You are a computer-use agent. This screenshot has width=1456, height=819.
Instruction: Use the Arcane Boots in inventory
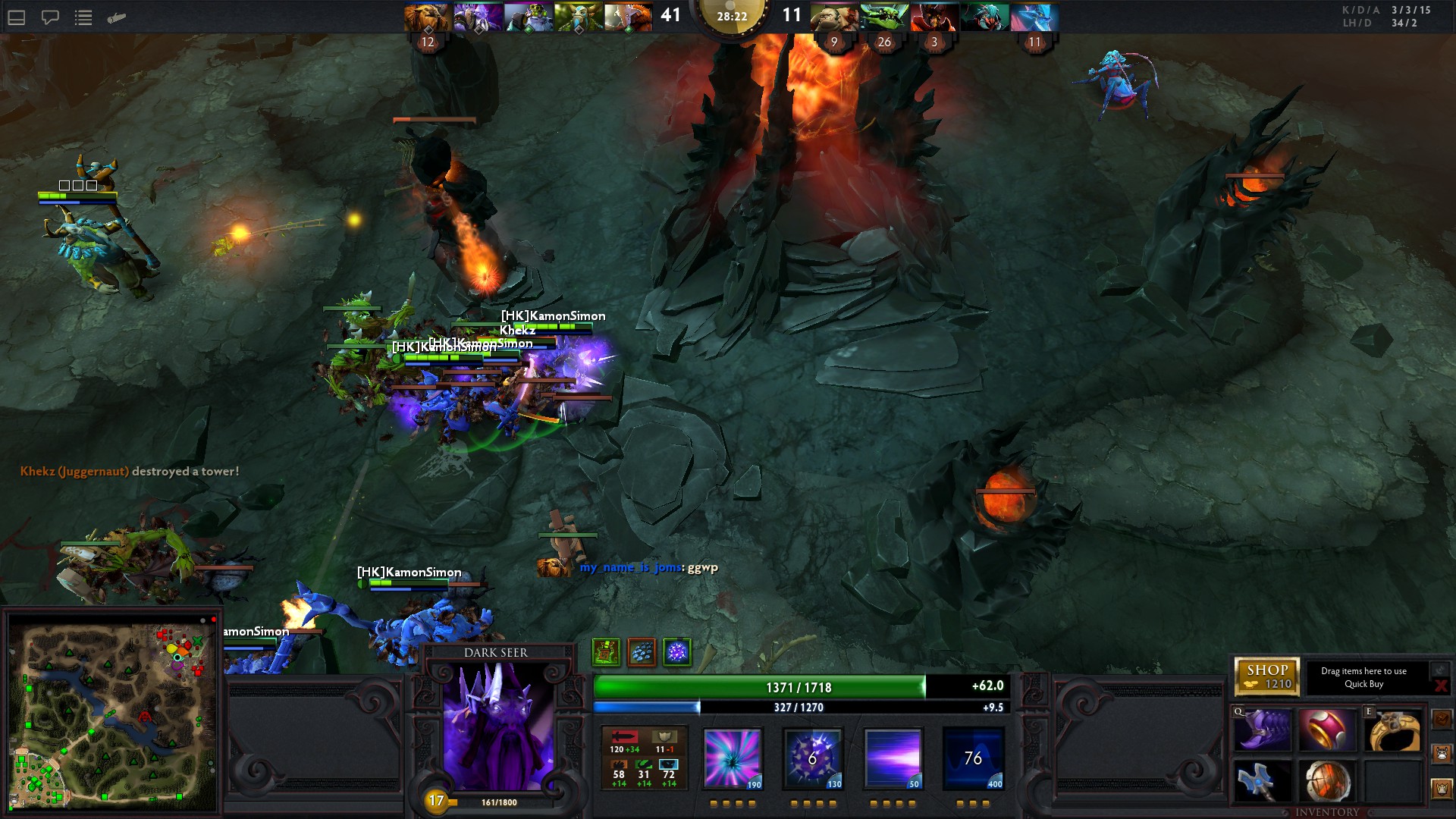tap(1263, 730)
